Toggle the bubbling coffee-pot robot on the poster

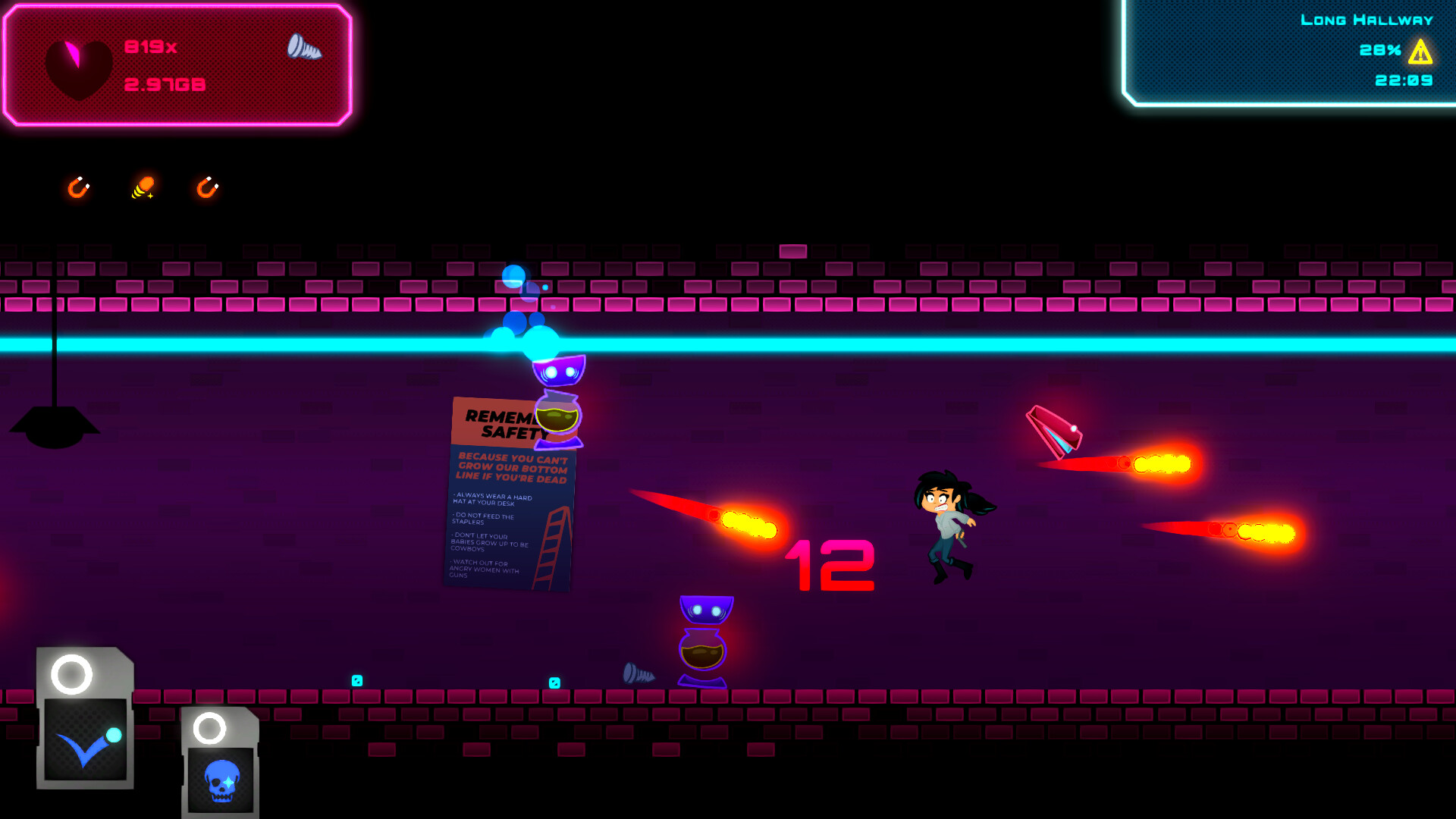point(559,417)
